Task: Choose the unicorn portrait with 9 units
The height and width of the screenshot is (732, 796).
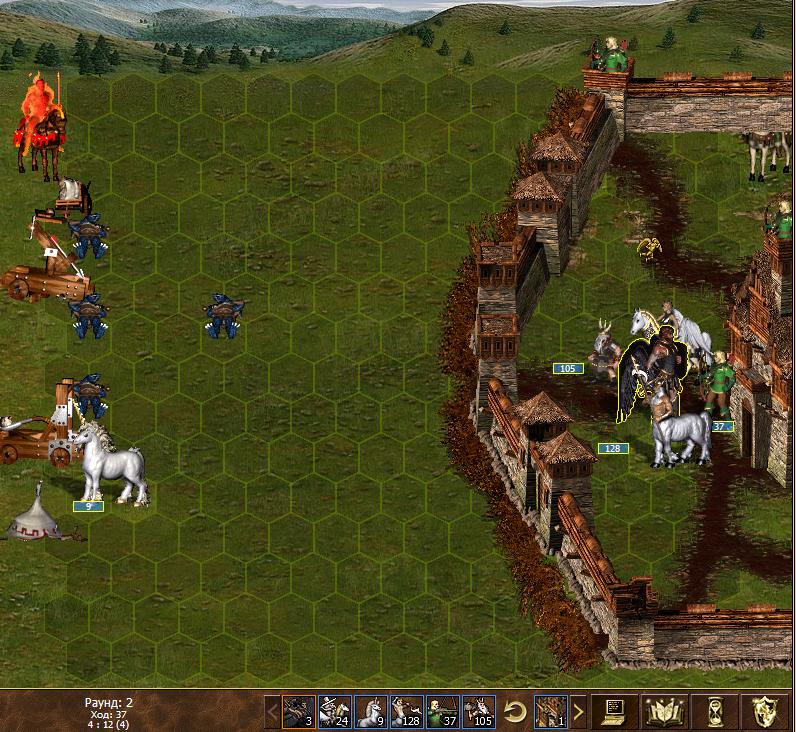Action: point(370,712)
